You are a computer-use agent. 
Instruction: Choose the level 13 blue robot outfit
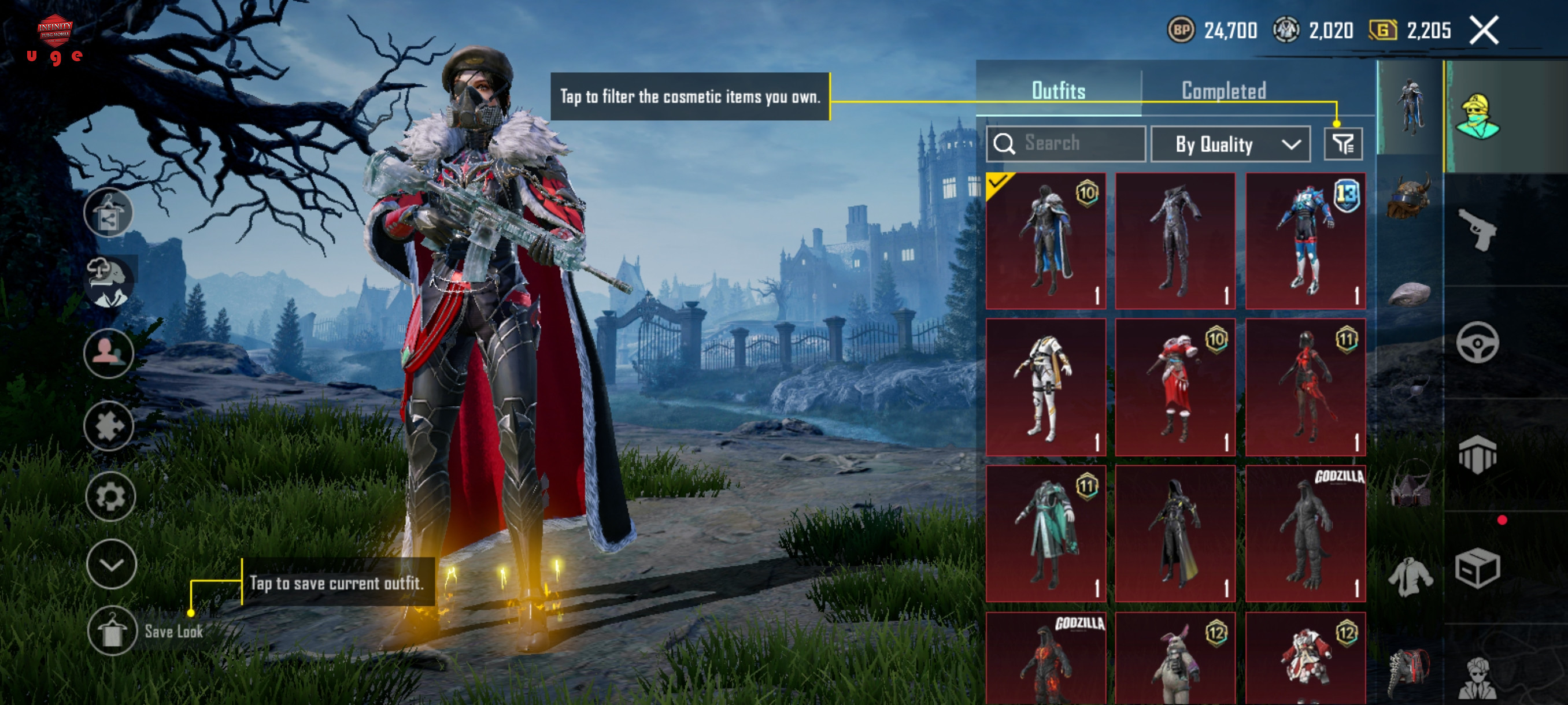click(1305, 241)
